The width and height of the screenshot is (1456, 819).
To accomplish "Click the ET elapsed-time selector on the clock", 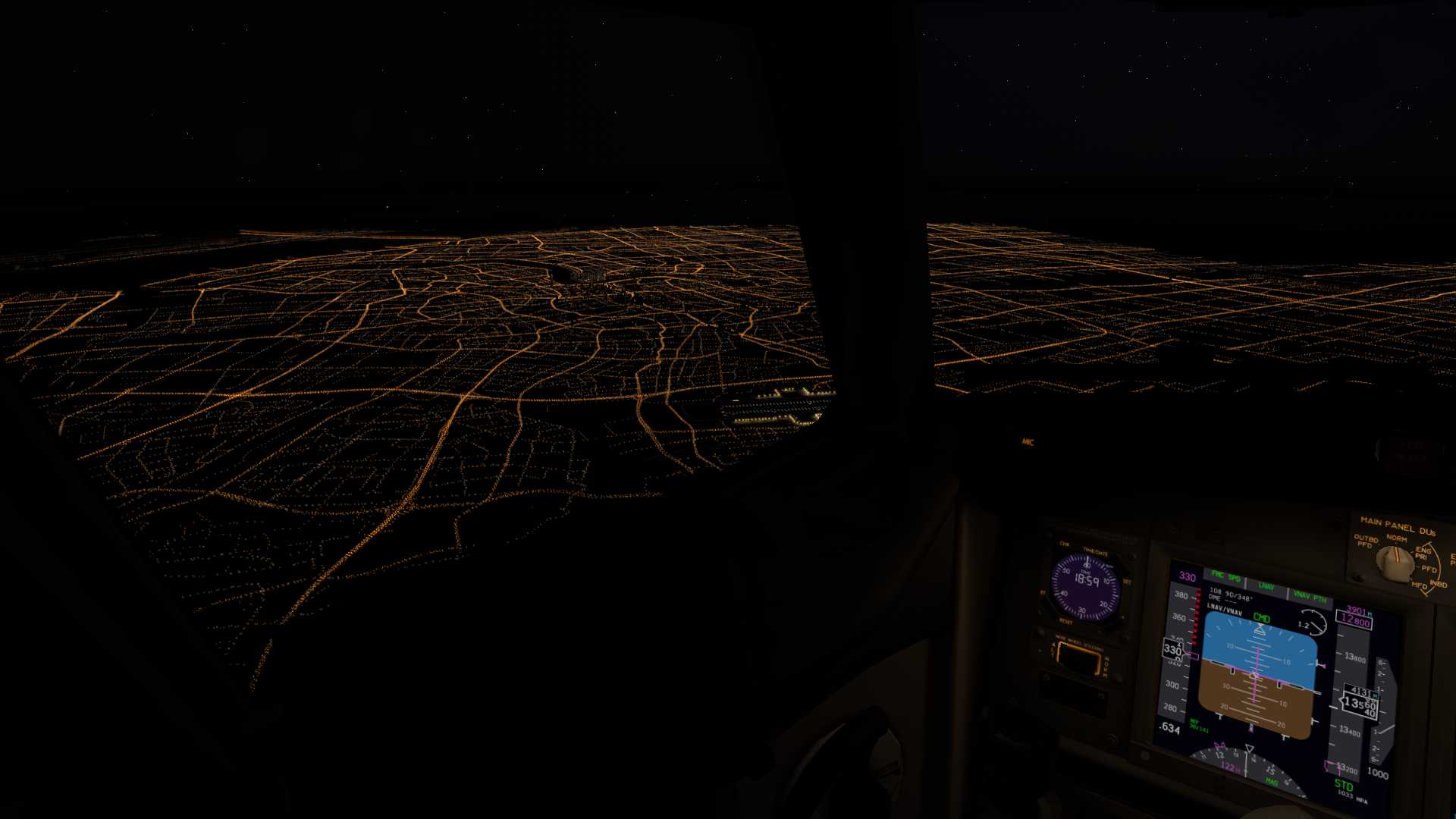I will click(x=1042, y=592).
